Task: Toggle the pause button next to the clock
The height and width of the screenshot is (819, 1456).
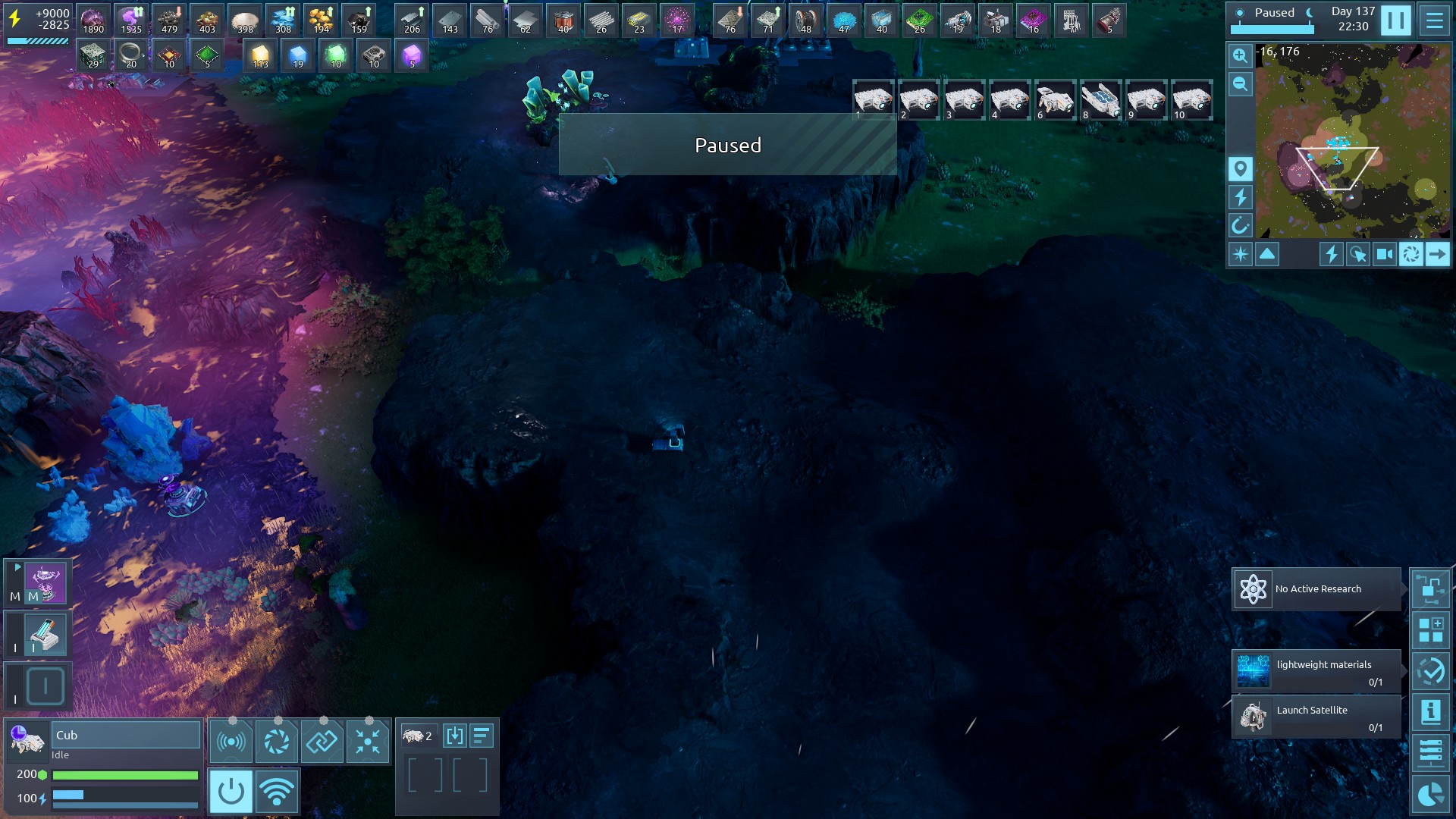Action: tap(1395, 20)
